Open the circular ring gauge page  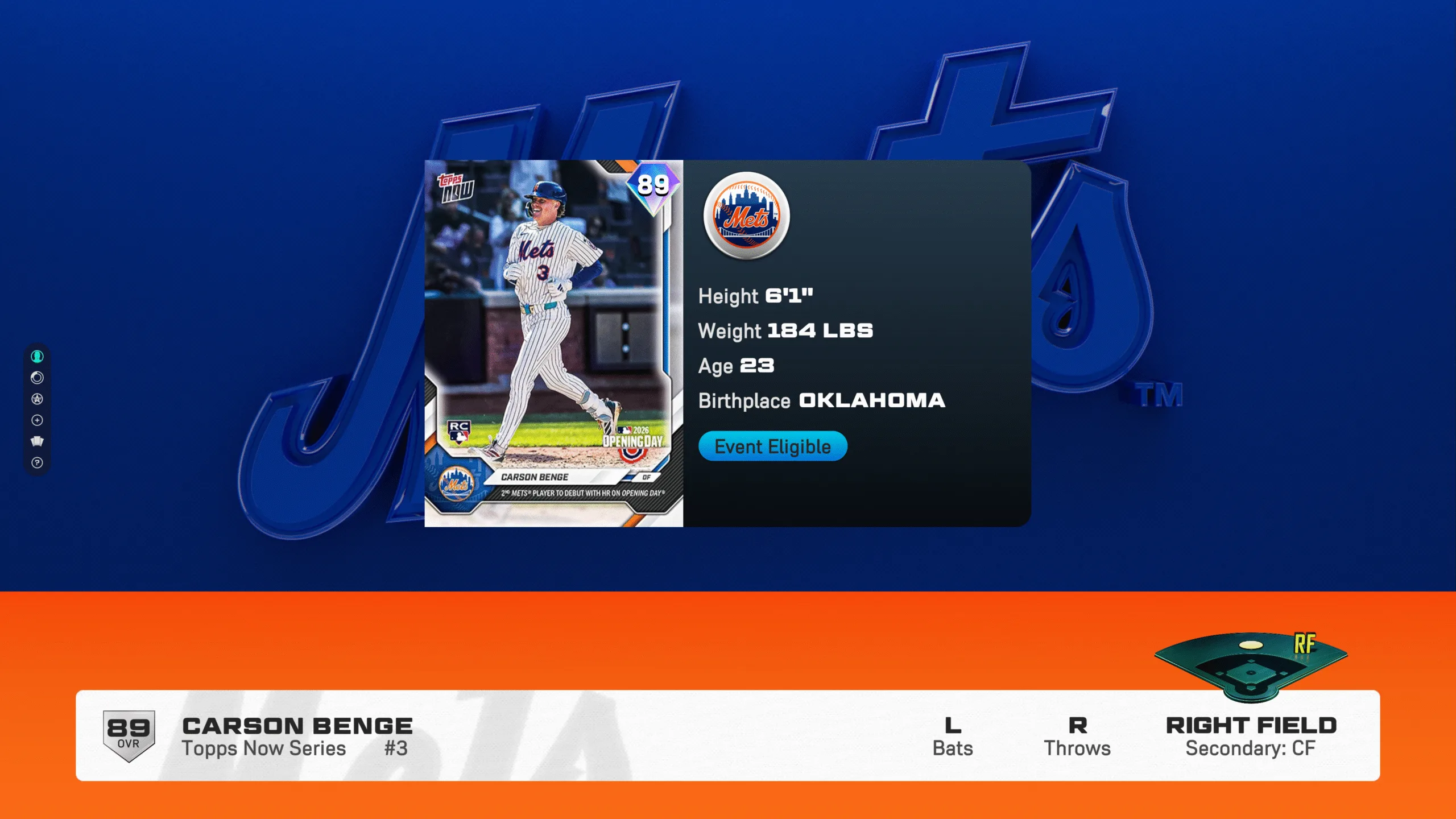[37, 378]
